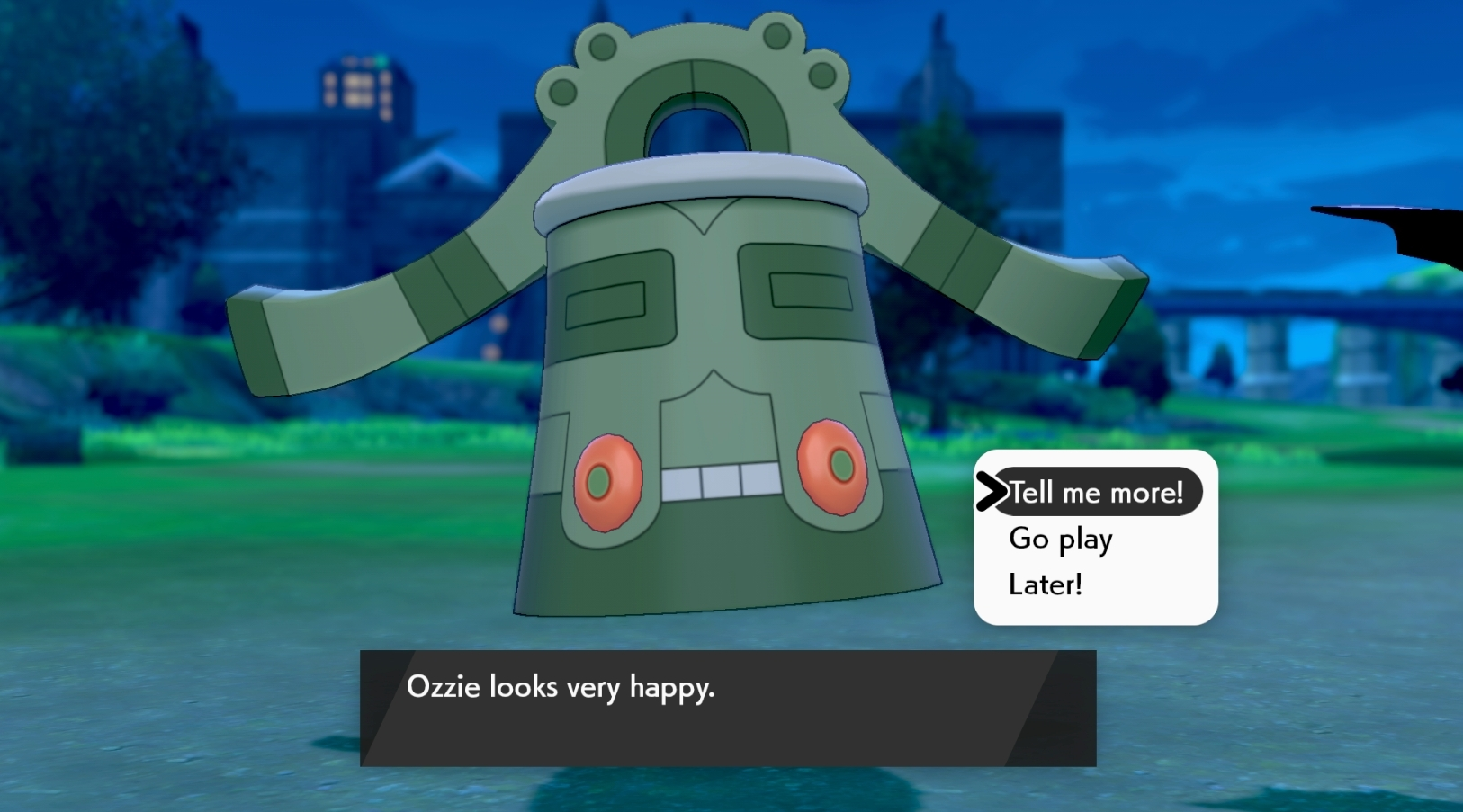Click the selection arrow cursor

[993, 491]
